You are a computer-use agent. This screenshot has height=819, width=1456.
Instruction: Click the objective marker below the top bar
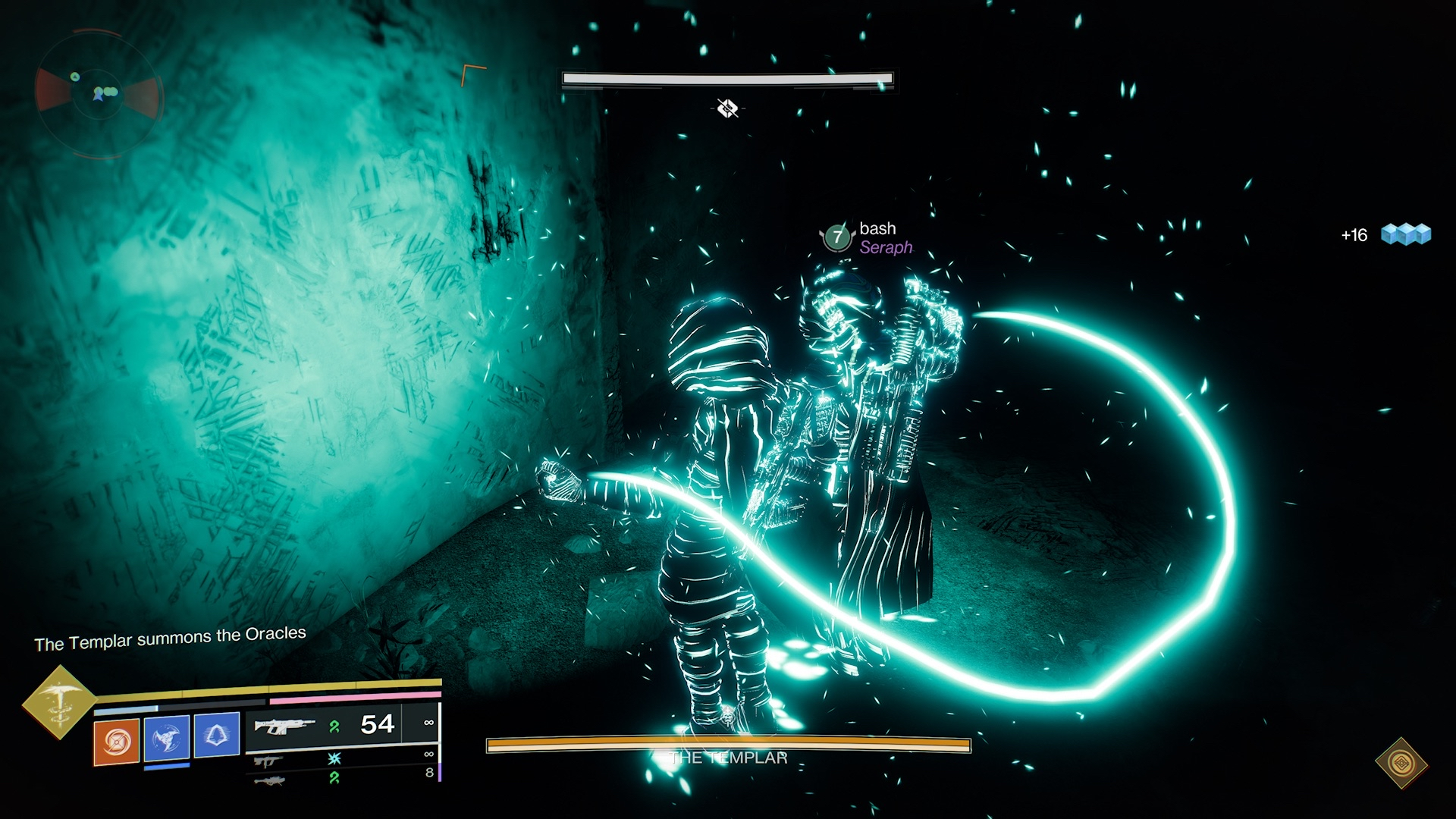pos(727,108)
